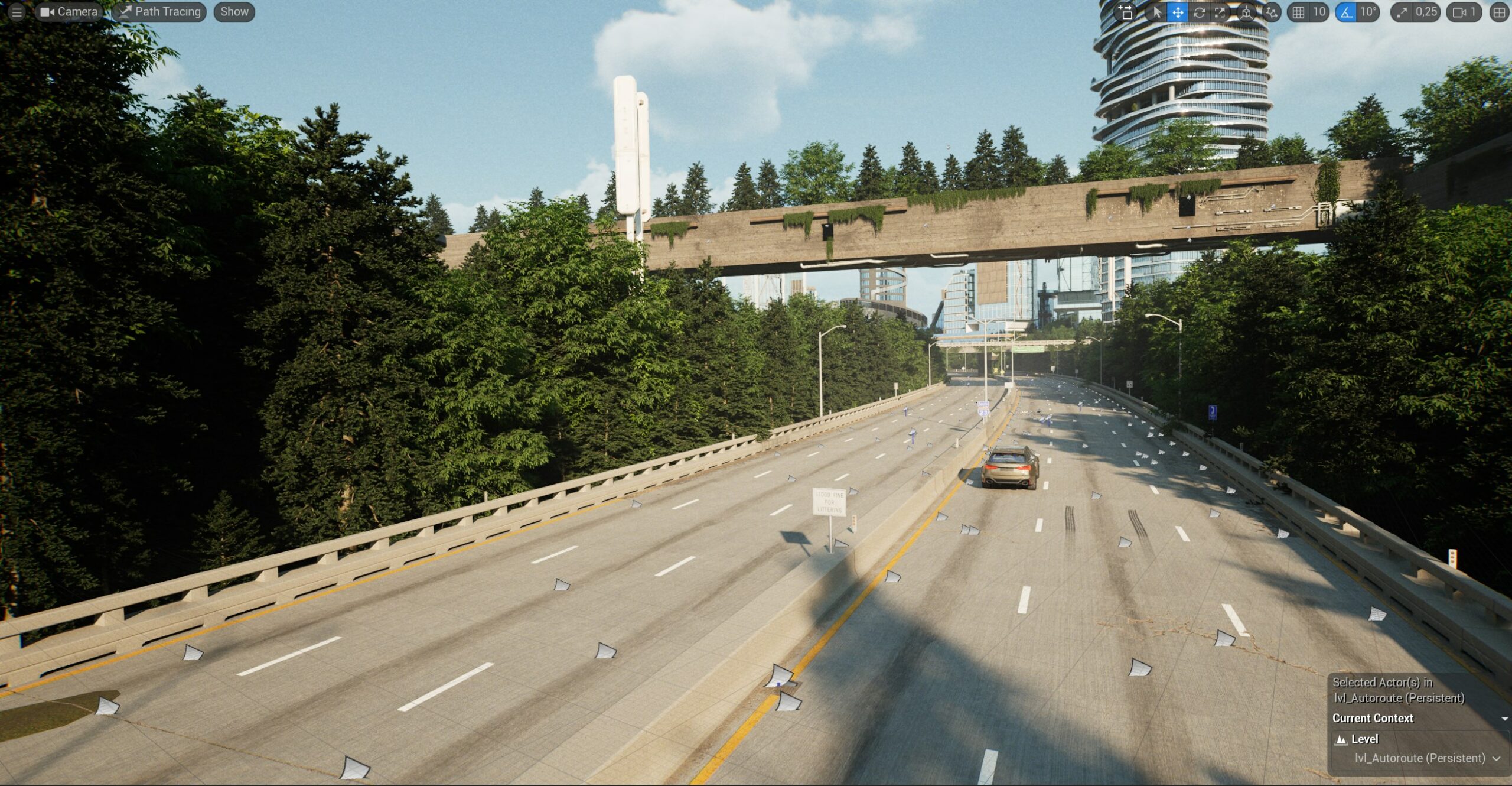Toggle rotation angle snapping

[1346, 12]
